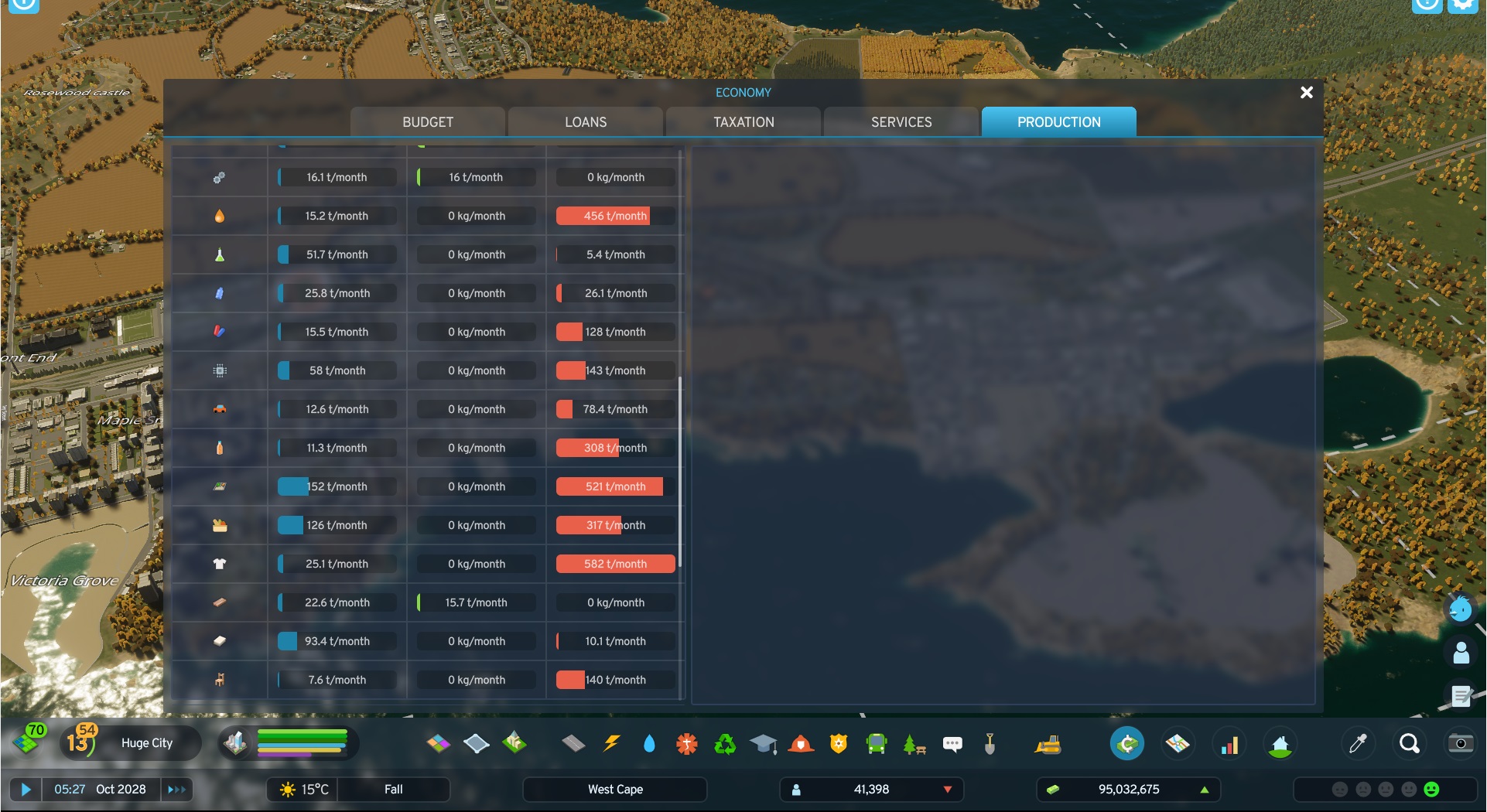This screenshot has width=1487, height=812.
Task: Open the map info views panel
Action: [1178, 743]
